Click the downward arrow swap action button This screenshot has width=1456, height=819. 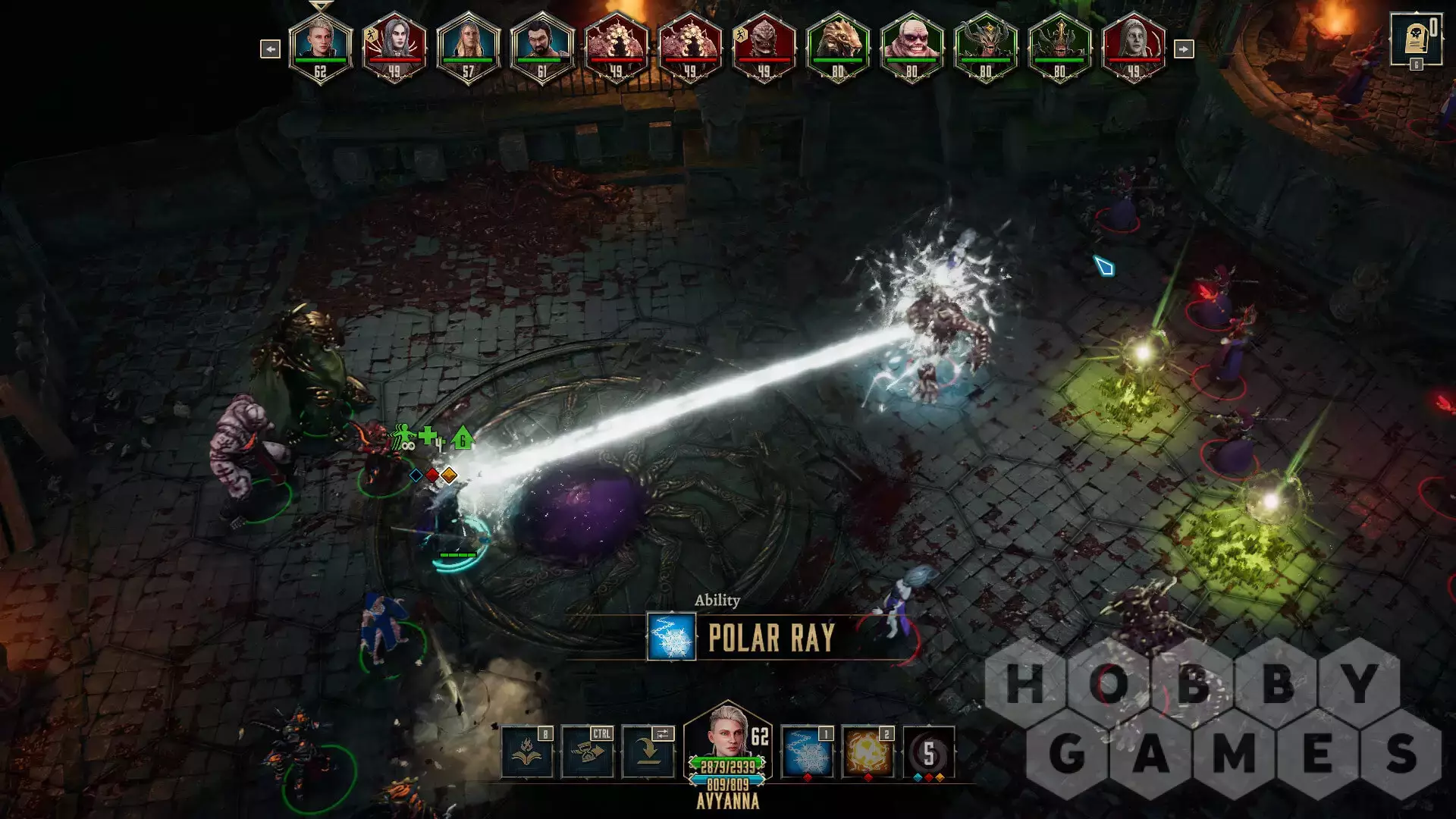point(648,752)
